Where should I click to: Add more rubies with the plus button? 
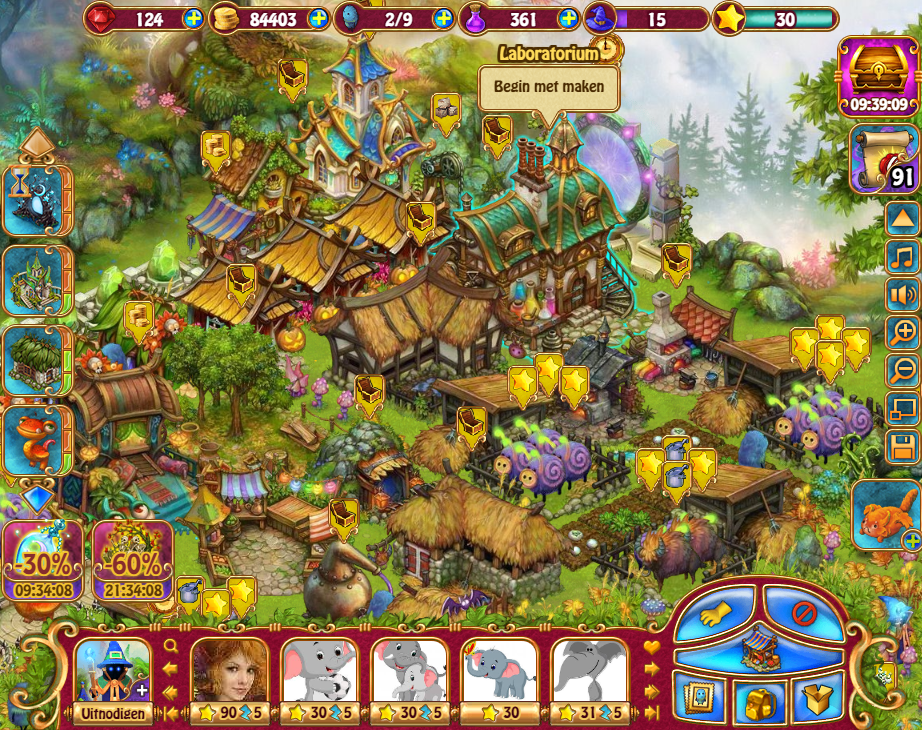[194, 18]
